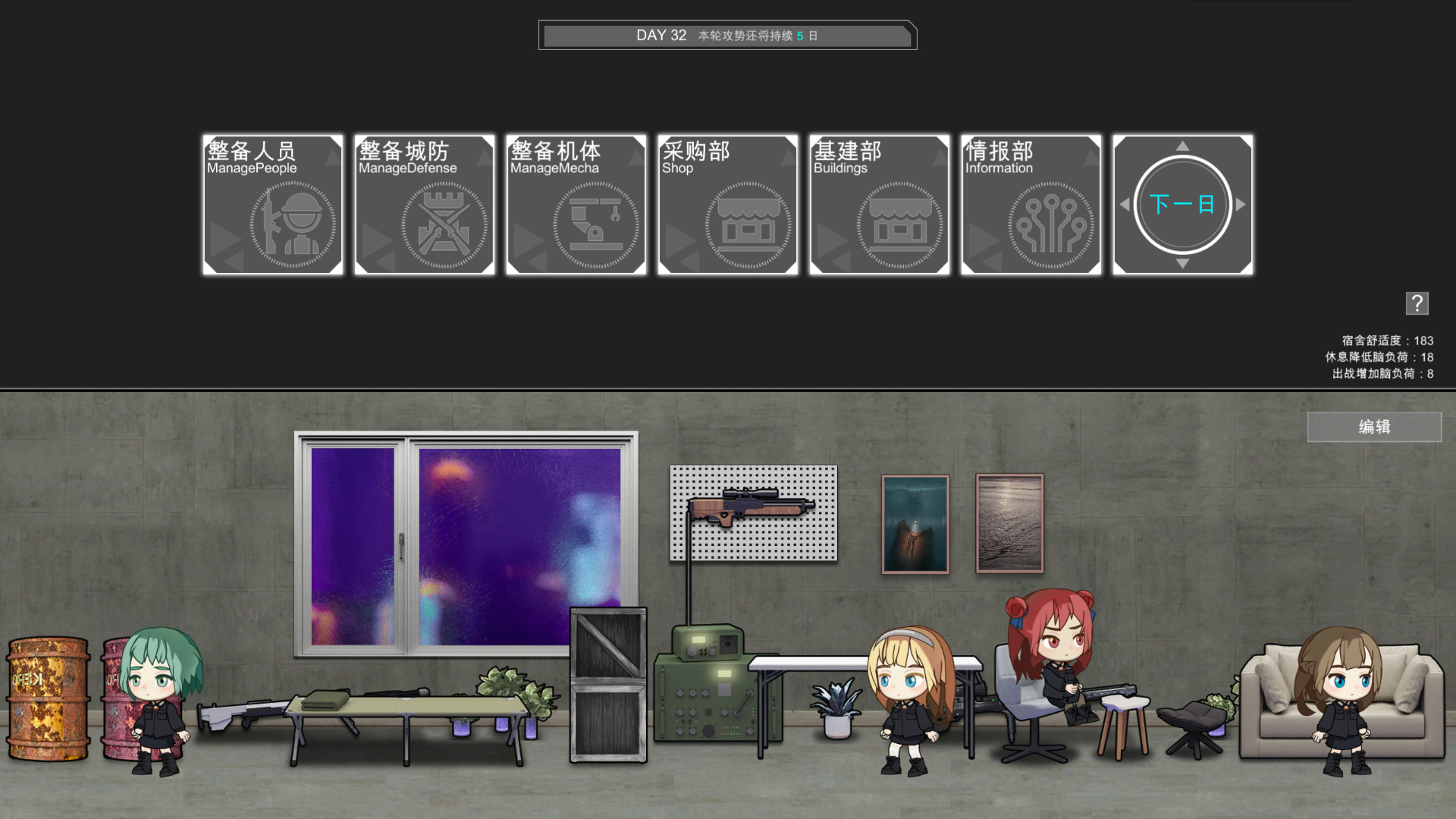Viewport: 1456px width, 819px height.
Task: Click the 编辑 (Edit) button
Action: pos(1375,427)
